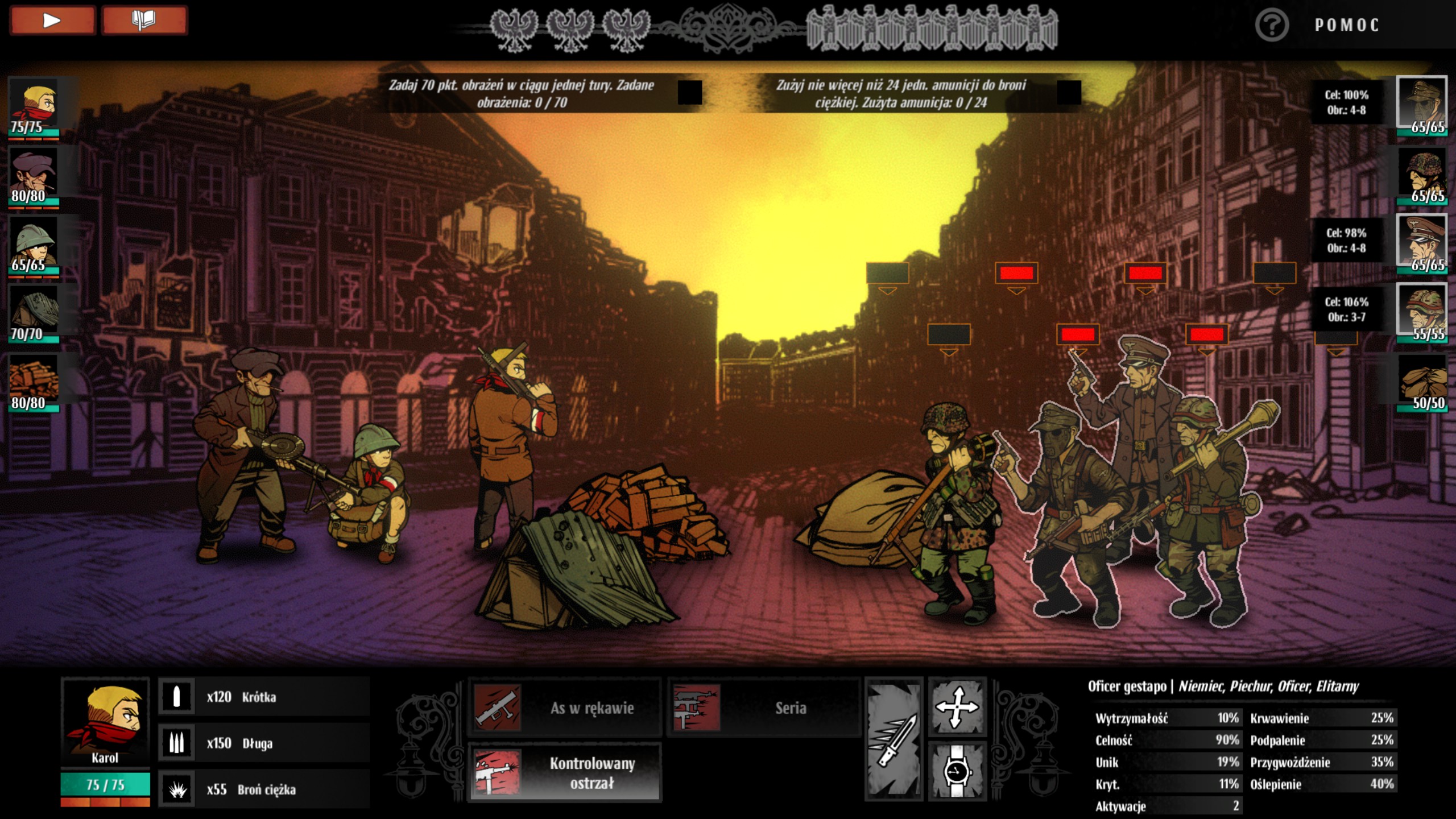
Task: Click the corrugated sheet cover portrait 70/70
Action: click(x=34, y=314)
